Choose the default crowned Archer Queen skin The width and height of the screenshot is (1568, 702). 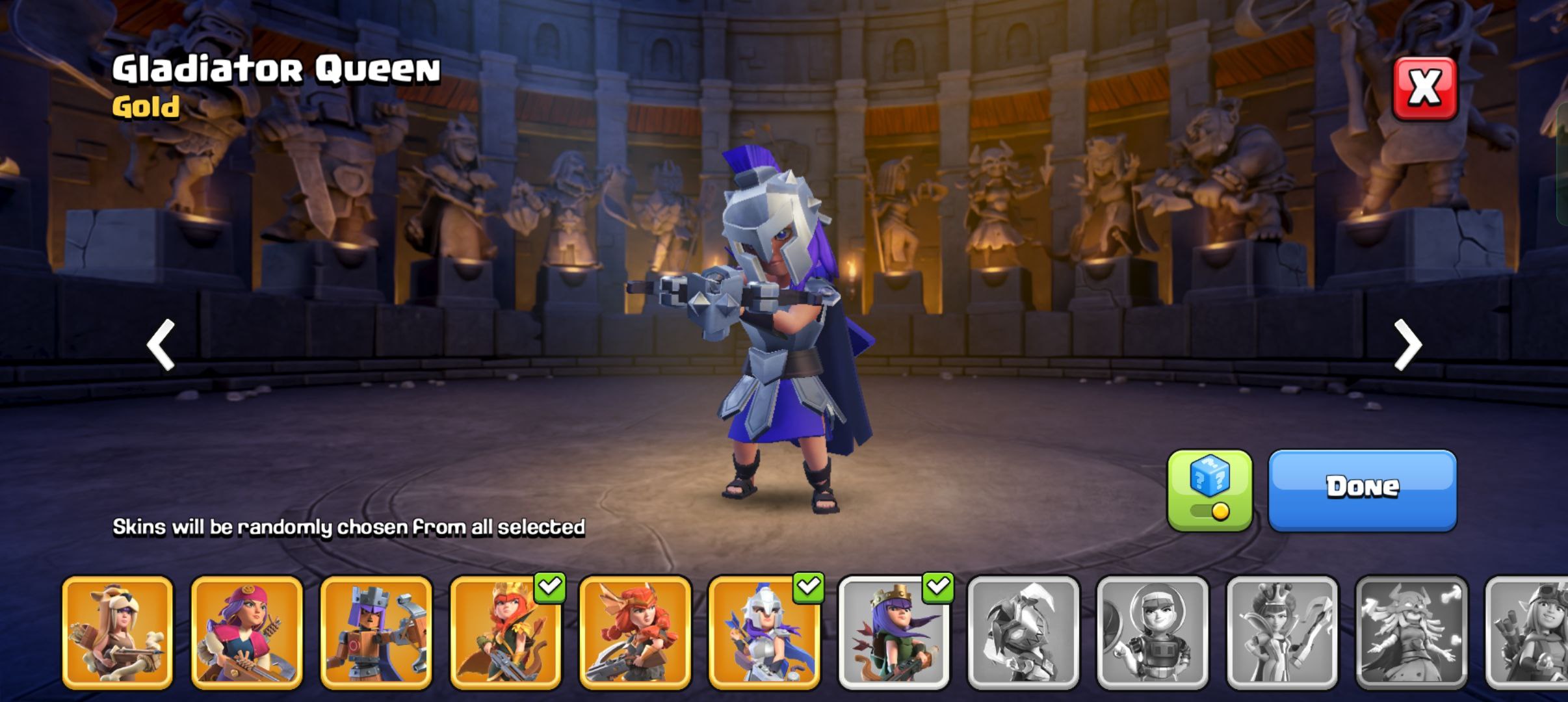pyautogui.click(x=894, y=632)
